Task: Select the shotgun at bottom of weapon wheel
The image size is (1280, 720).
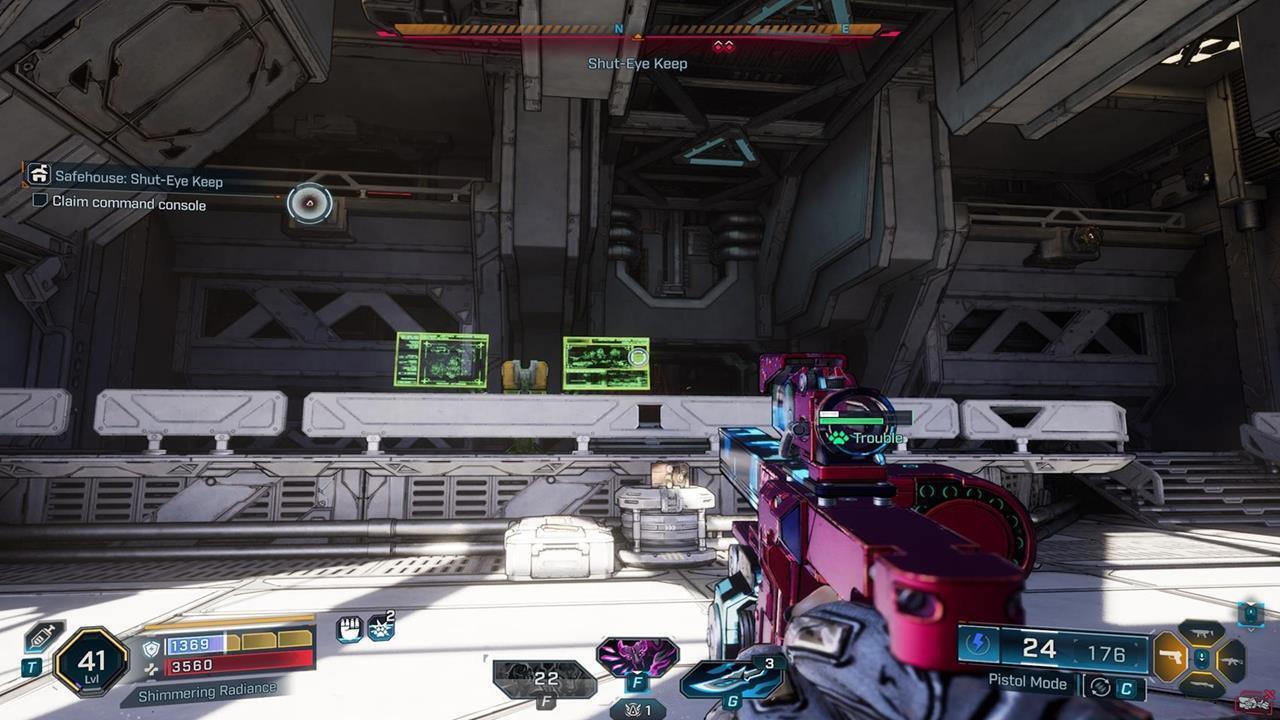Action: (1202, 685)
